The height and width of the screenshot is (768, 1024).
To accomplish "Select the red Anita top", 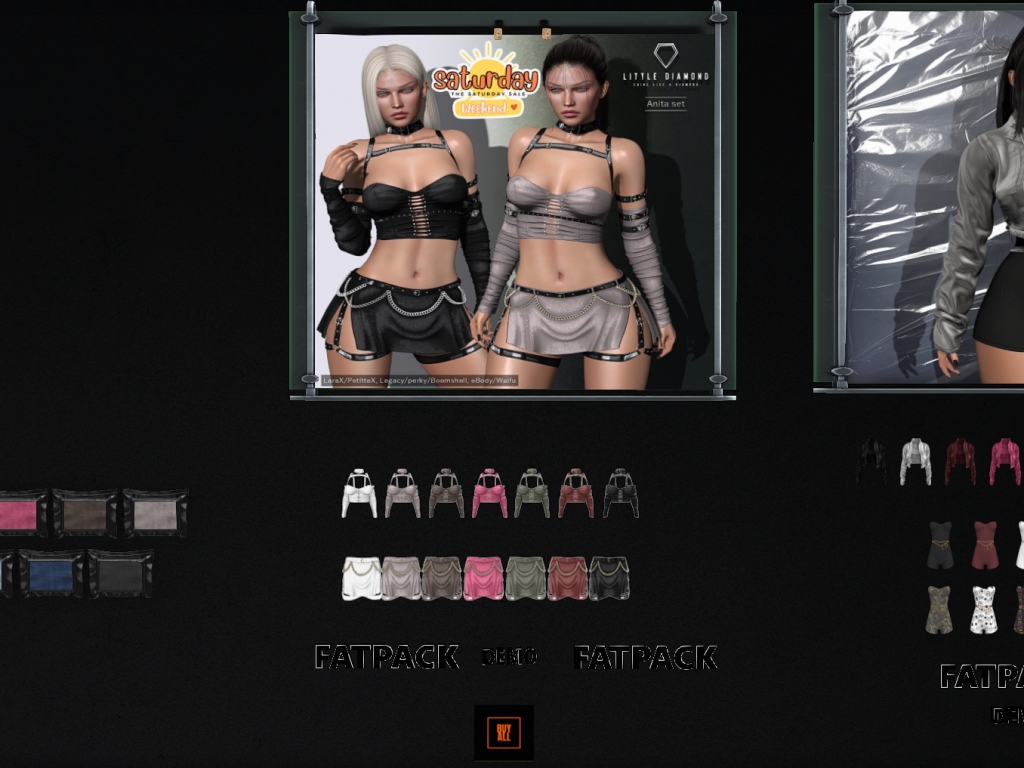I will pos(576,493).
